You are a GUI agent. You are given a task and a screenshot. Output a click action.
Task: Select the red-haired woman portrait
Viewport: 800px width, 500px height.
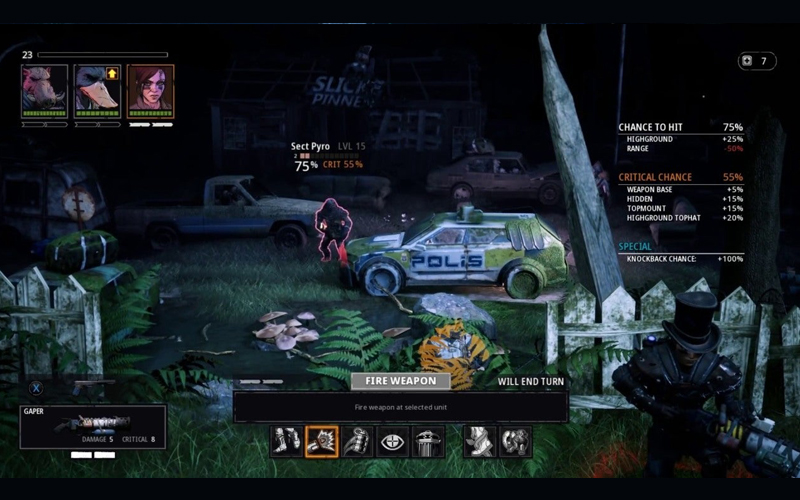click(151, 92)
